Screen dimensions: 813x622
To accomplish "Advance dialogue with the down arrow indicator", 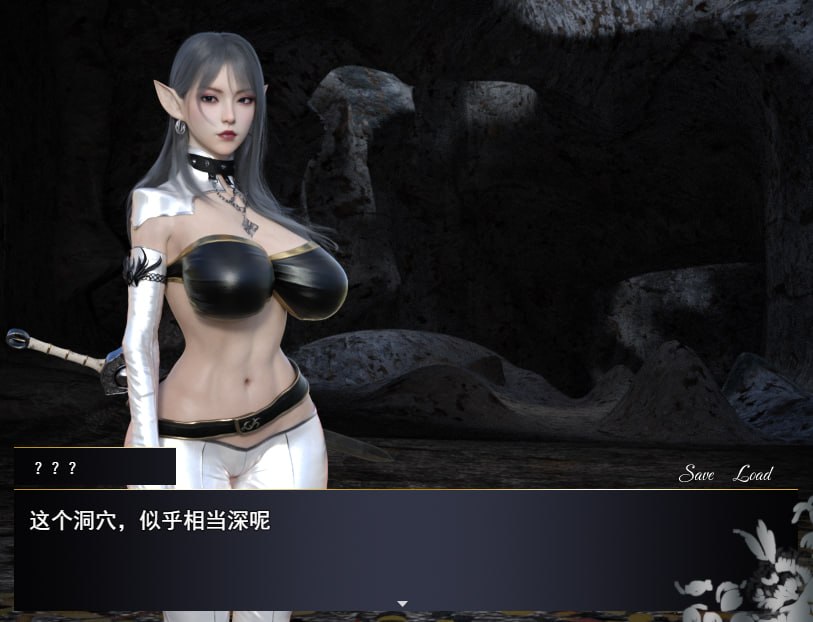I will click(x=402, y=604).
